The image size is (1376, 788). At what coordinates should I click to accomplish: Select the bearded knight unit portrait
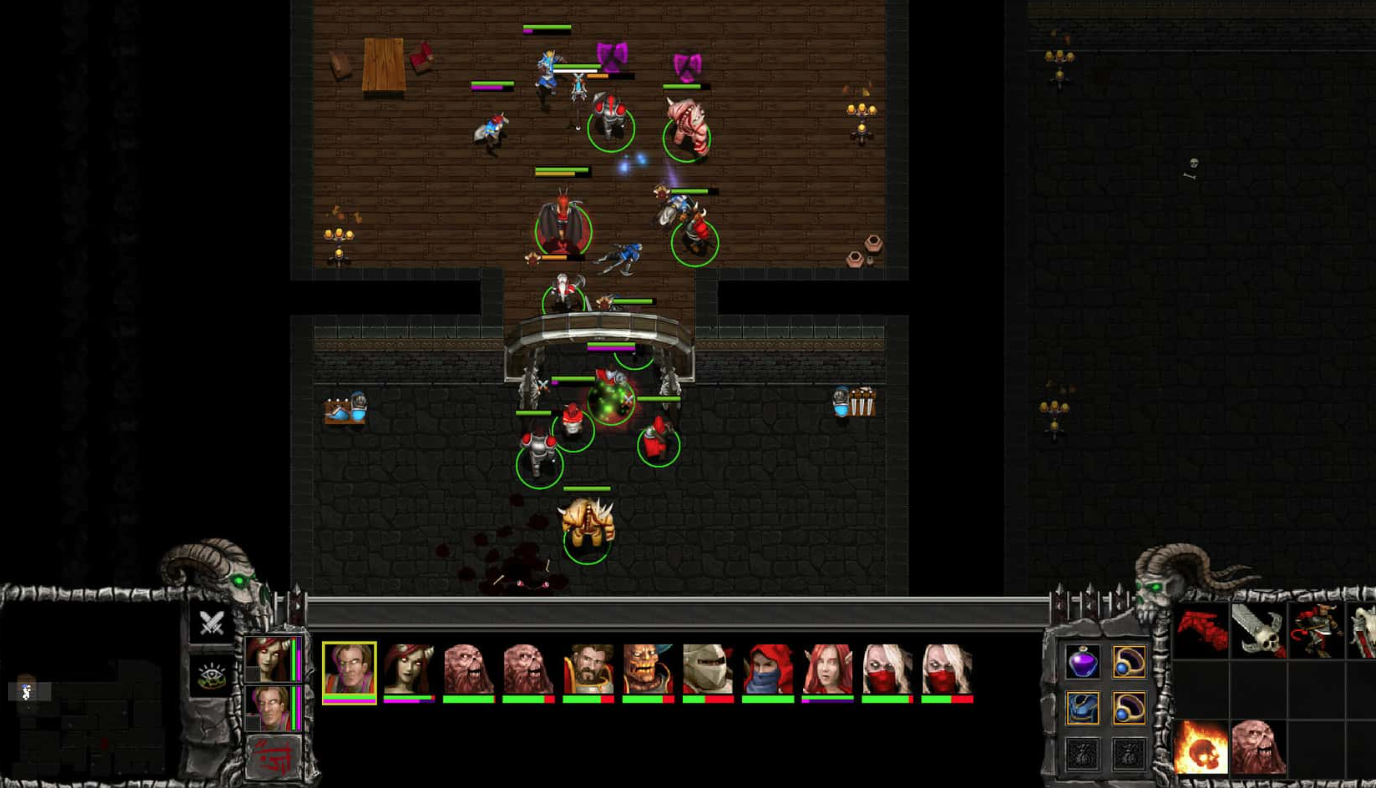coord(588,670)
